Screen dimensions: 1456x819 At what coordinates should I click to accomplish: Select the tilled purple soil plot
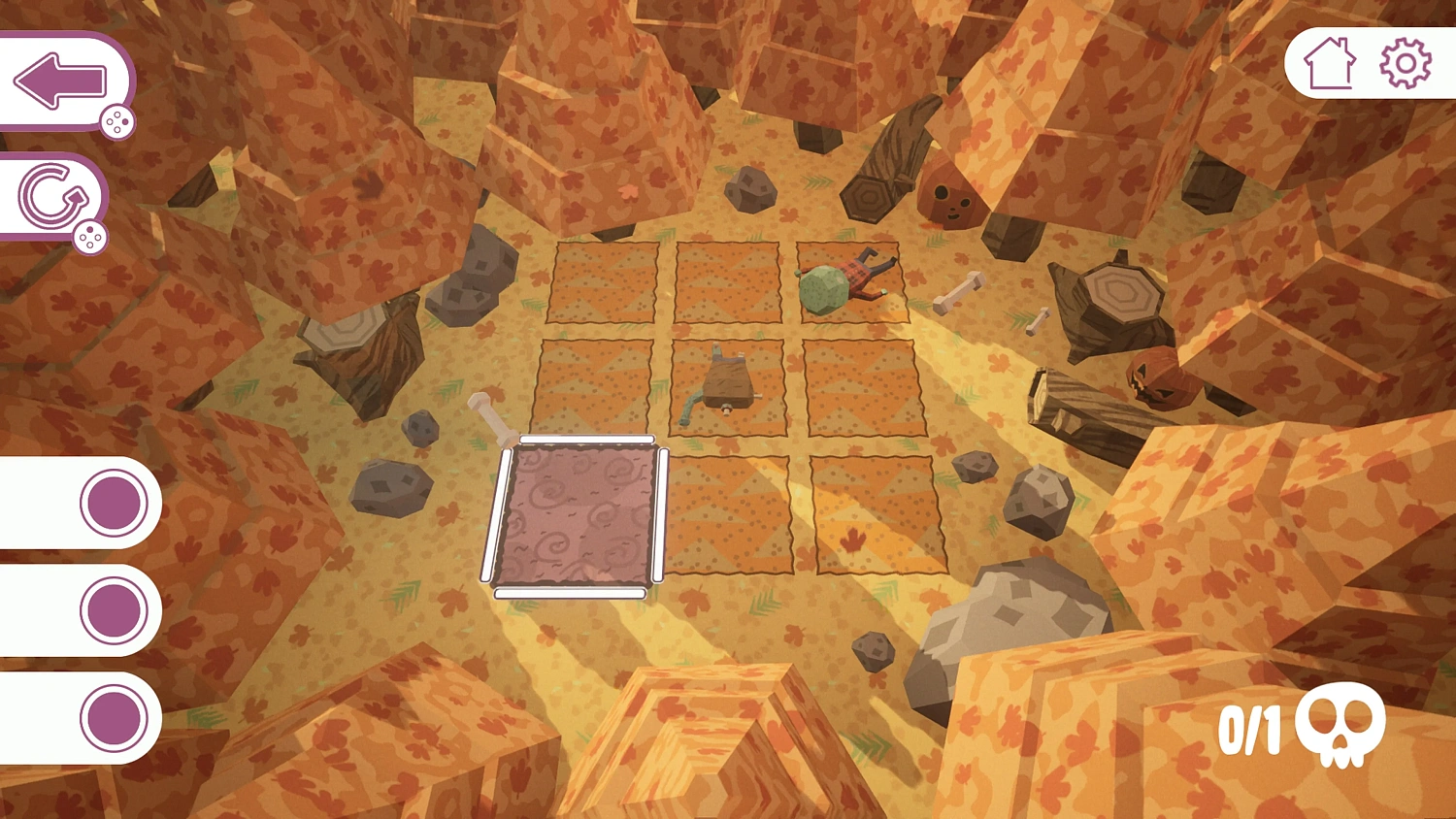point(578,514)
